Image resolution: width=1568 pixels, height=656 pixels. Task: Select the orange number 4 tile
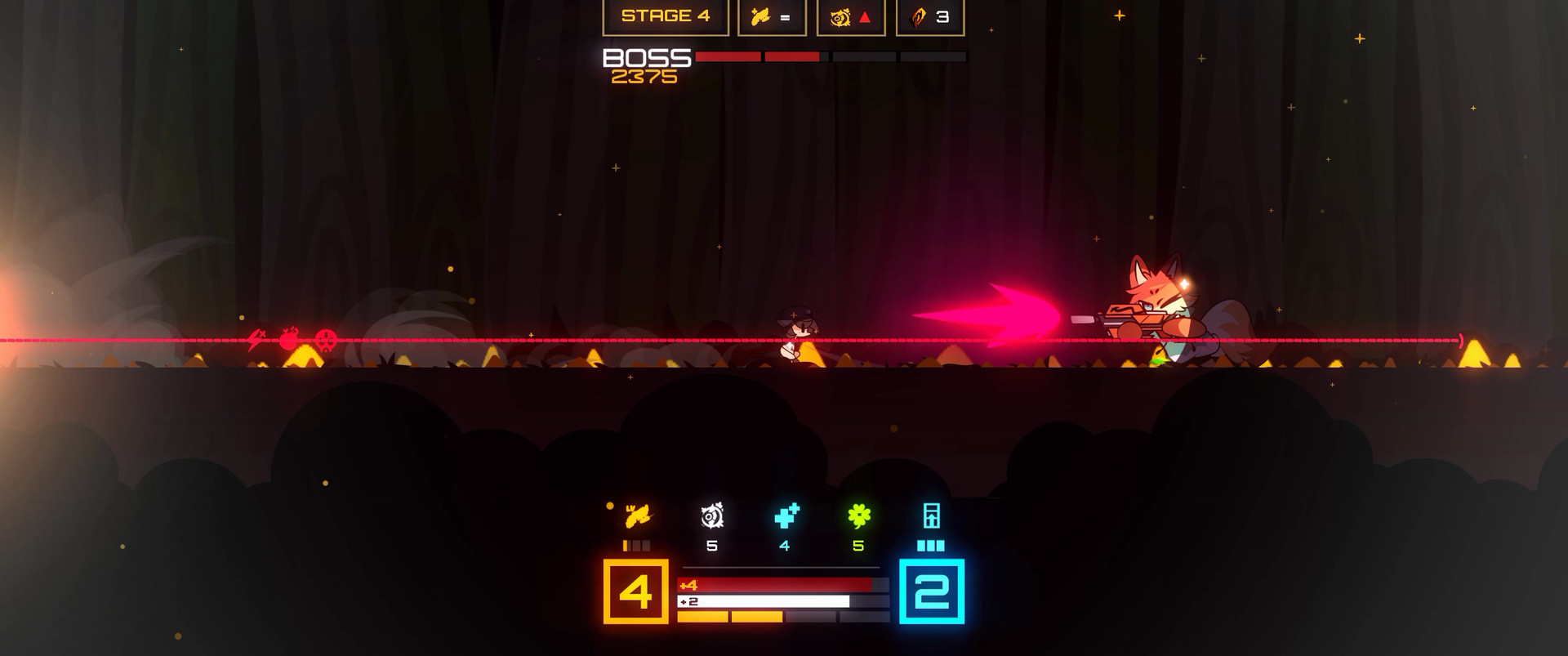[635, 591]
